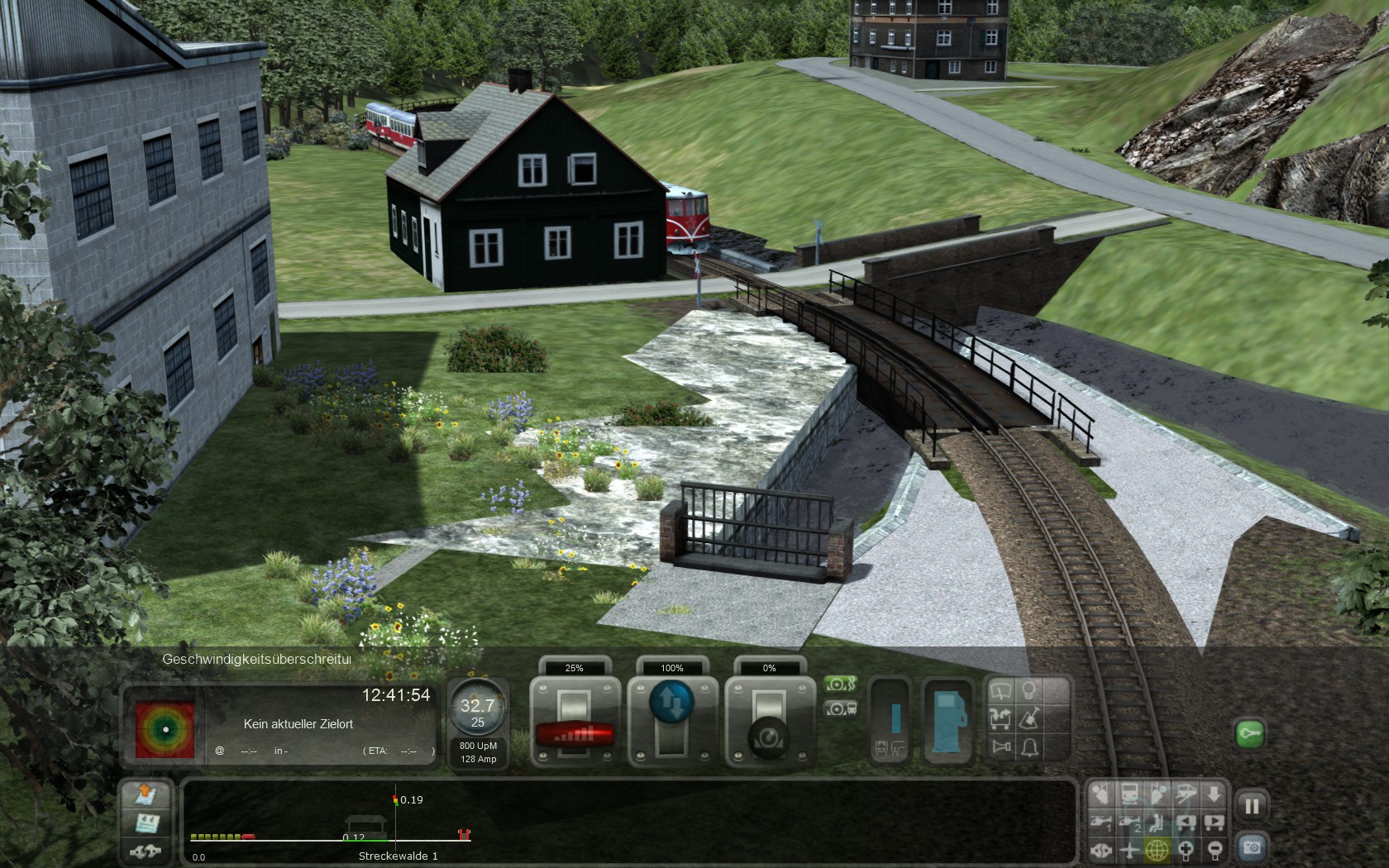This screenshot has width=1389, height=868.
Task: Zoom in with the plus button
Action: (x=1186, y=850)
